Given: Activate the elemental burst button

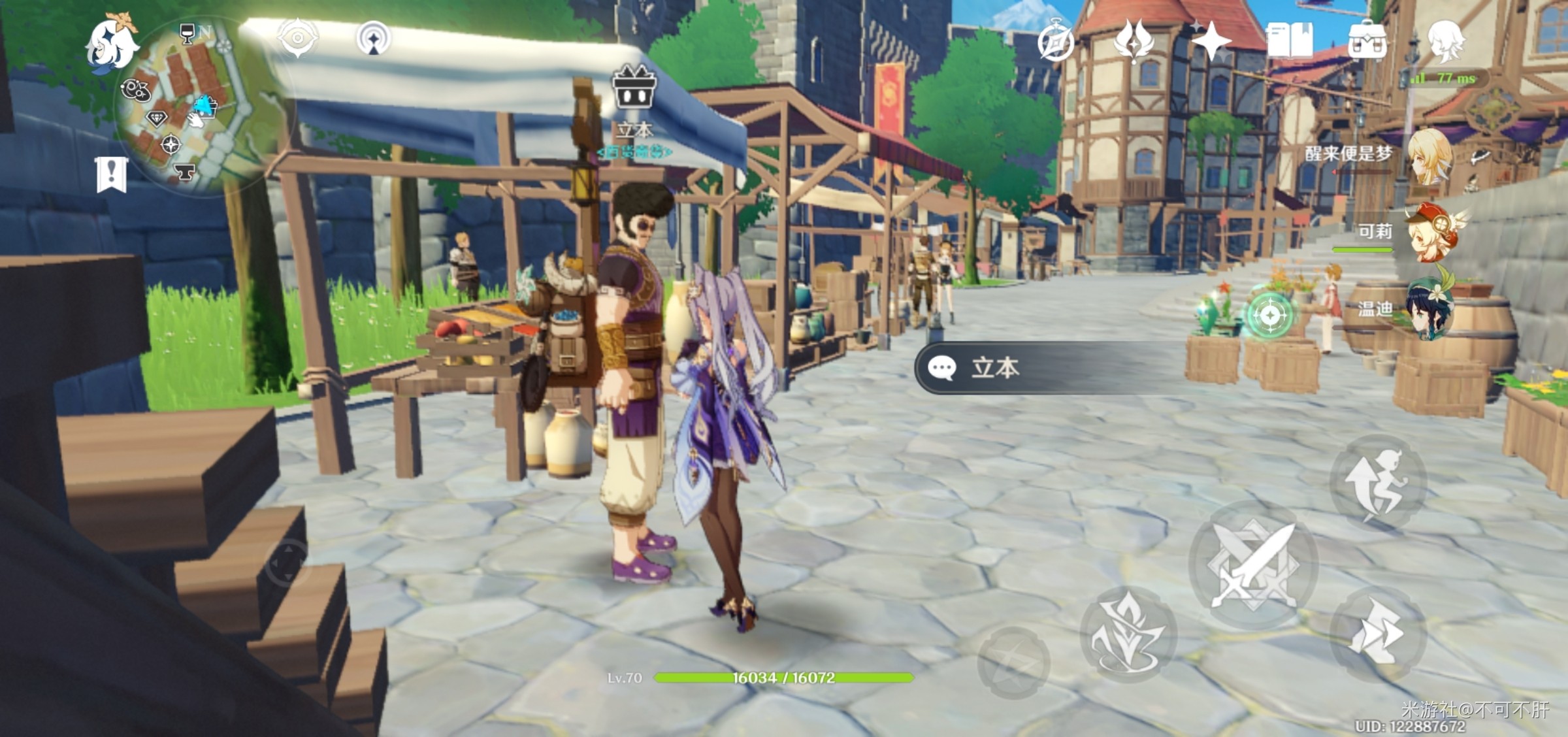Looking at the screenshot, I should click(1013, 661).
